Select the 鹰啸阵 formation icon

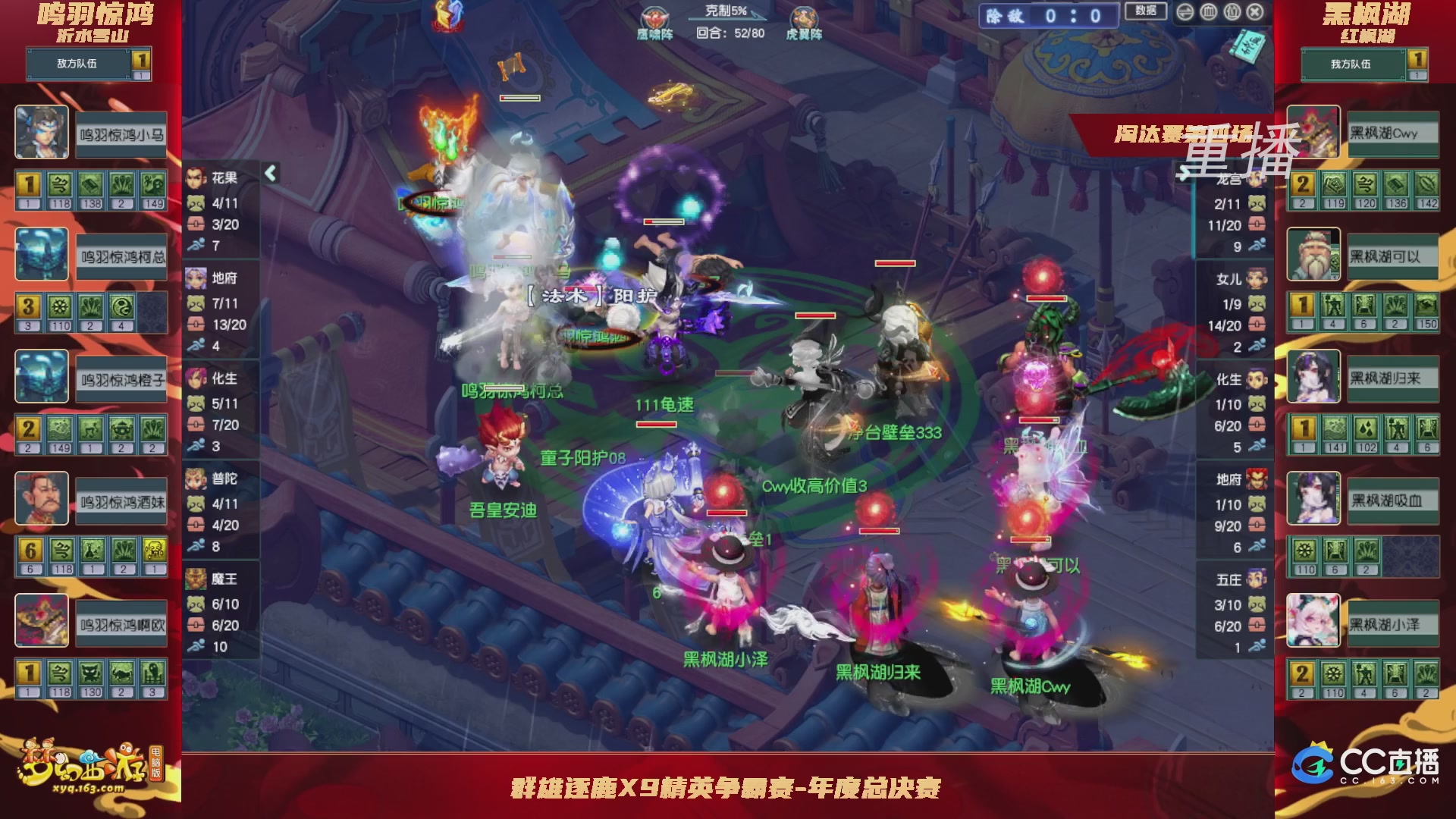(x=654, y=18)
